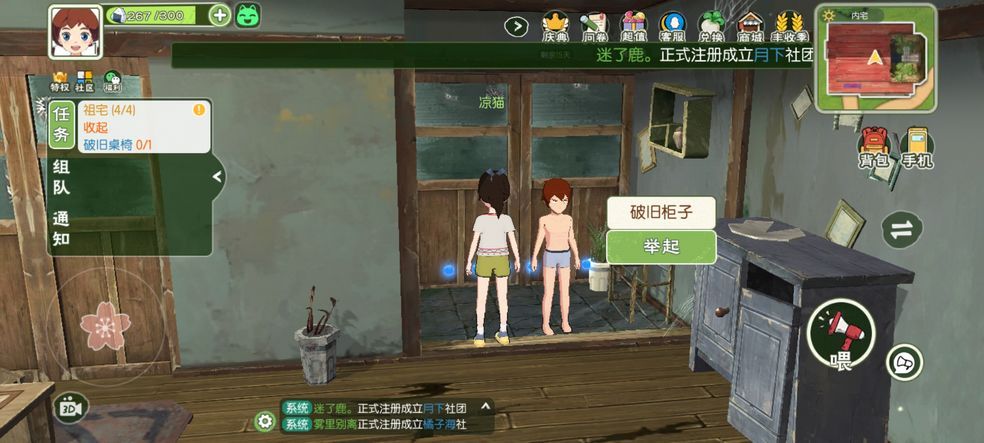Open the 问卷 survey icon
This screenshot has width=984, height=443.
click(594, 27)
